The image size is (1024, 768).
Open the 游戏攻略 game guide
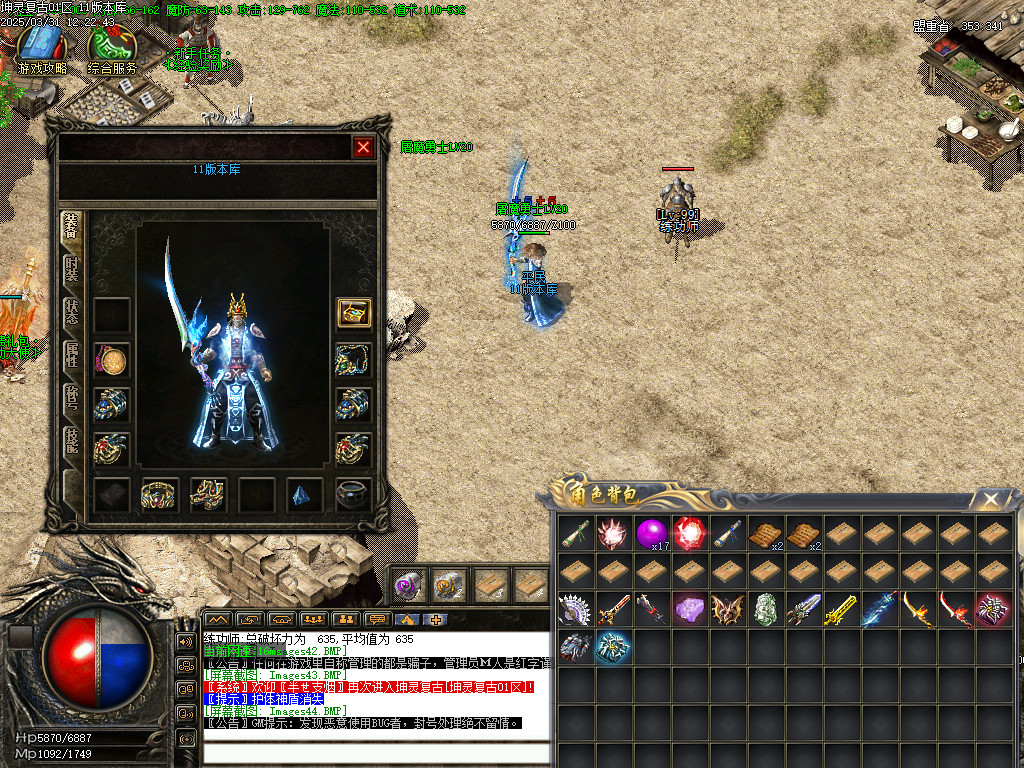(42, 50)
